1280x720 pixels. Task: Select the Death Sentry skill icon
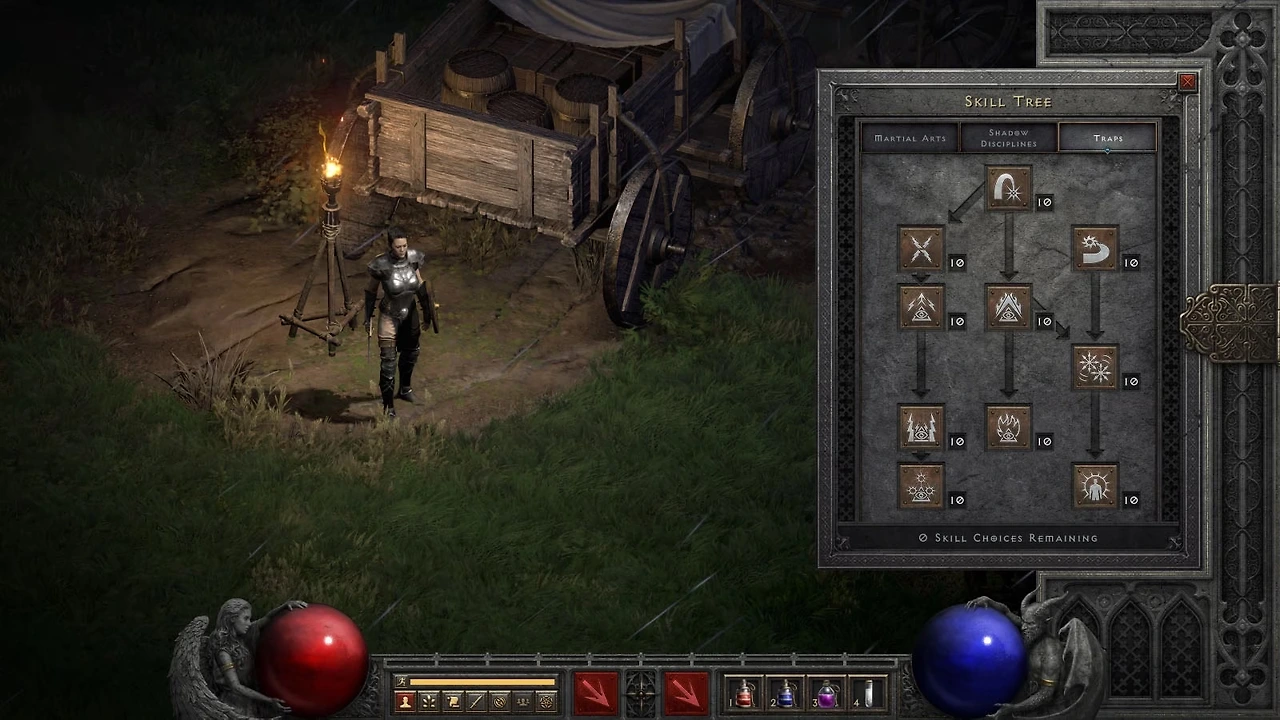point(921,487)
